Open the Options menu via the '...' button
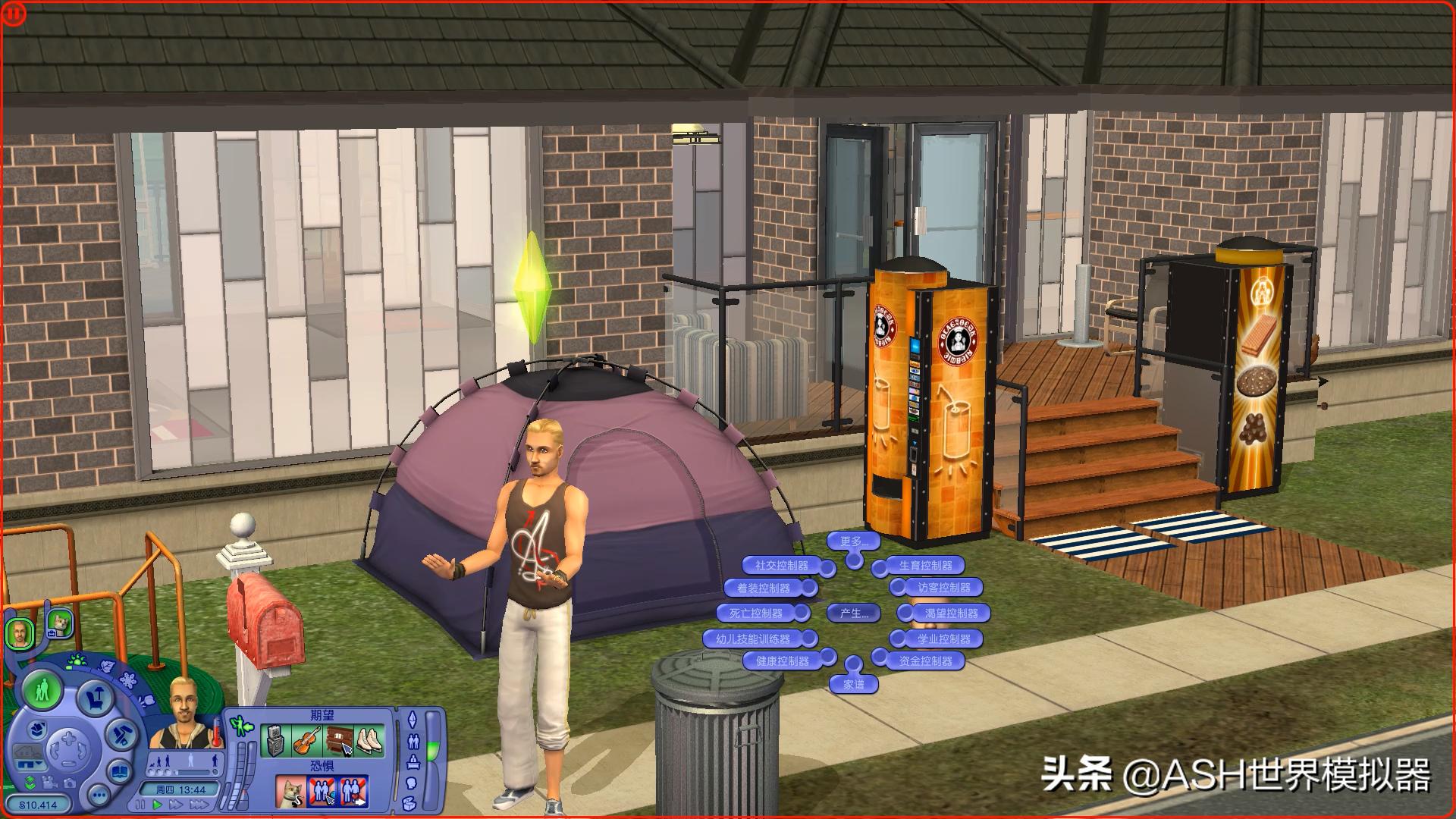This screenshot has width=1456, height=819. coord(99,795)
